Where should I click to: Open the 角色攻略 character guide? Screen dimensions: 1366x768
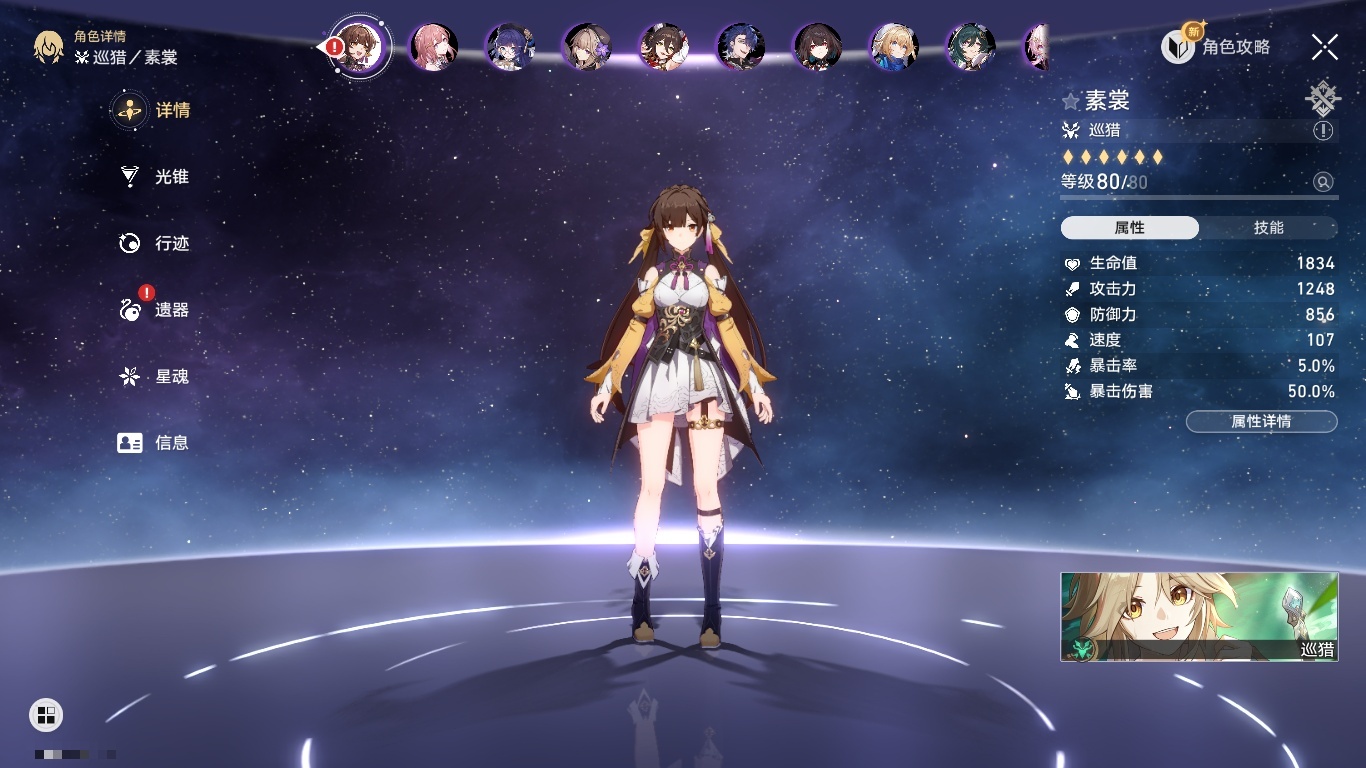pos(1216,46)
